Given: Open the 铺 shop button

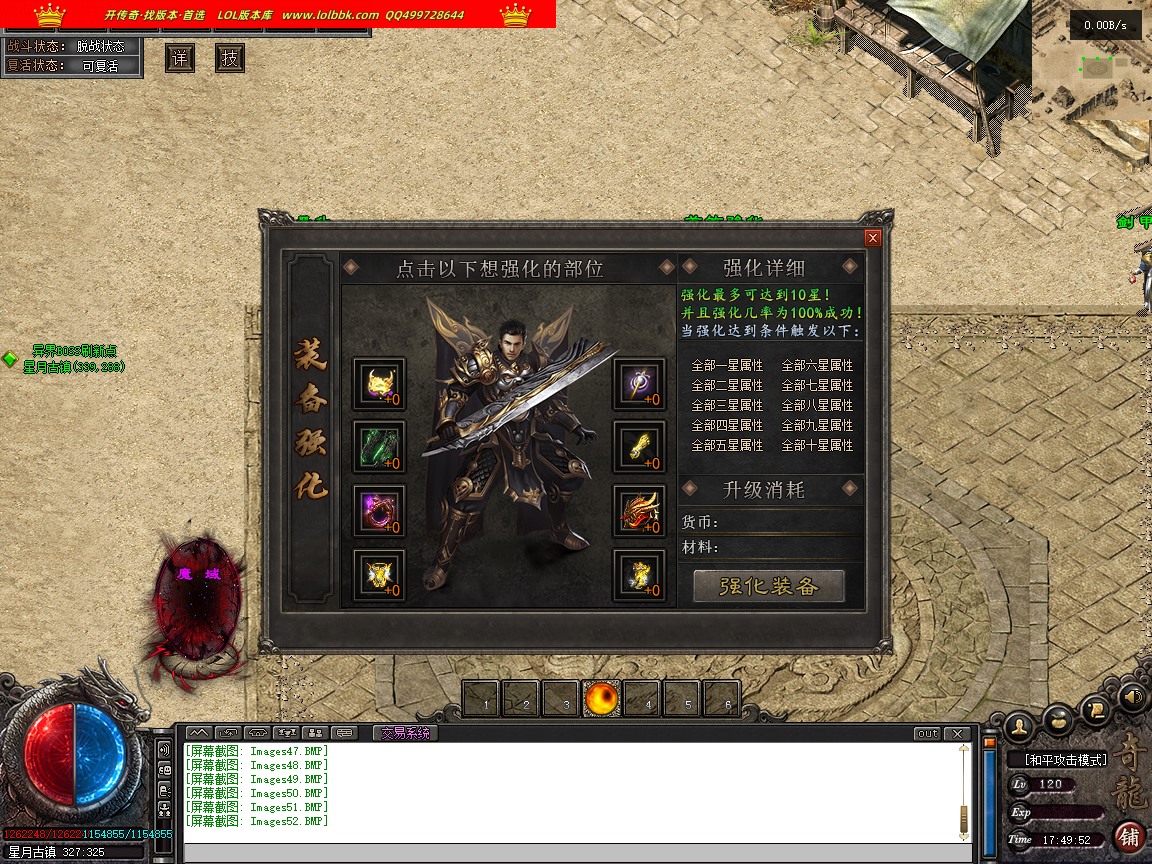Looking at the screenshot, I should (1129, 836).
